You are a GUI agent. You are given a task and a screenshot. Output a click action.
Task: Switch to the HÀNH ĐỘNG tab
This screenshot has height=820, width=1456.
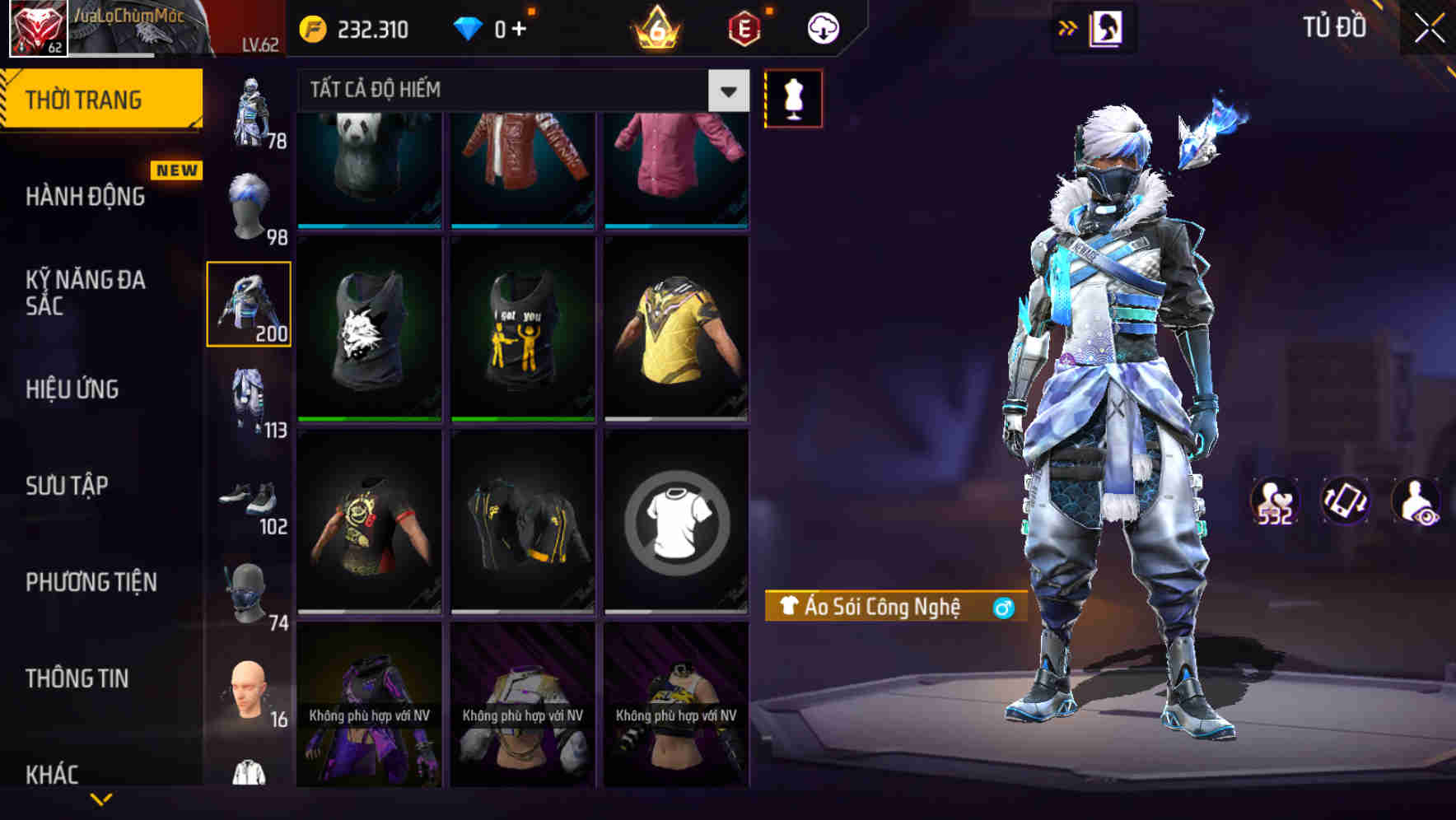coord(85,197)
